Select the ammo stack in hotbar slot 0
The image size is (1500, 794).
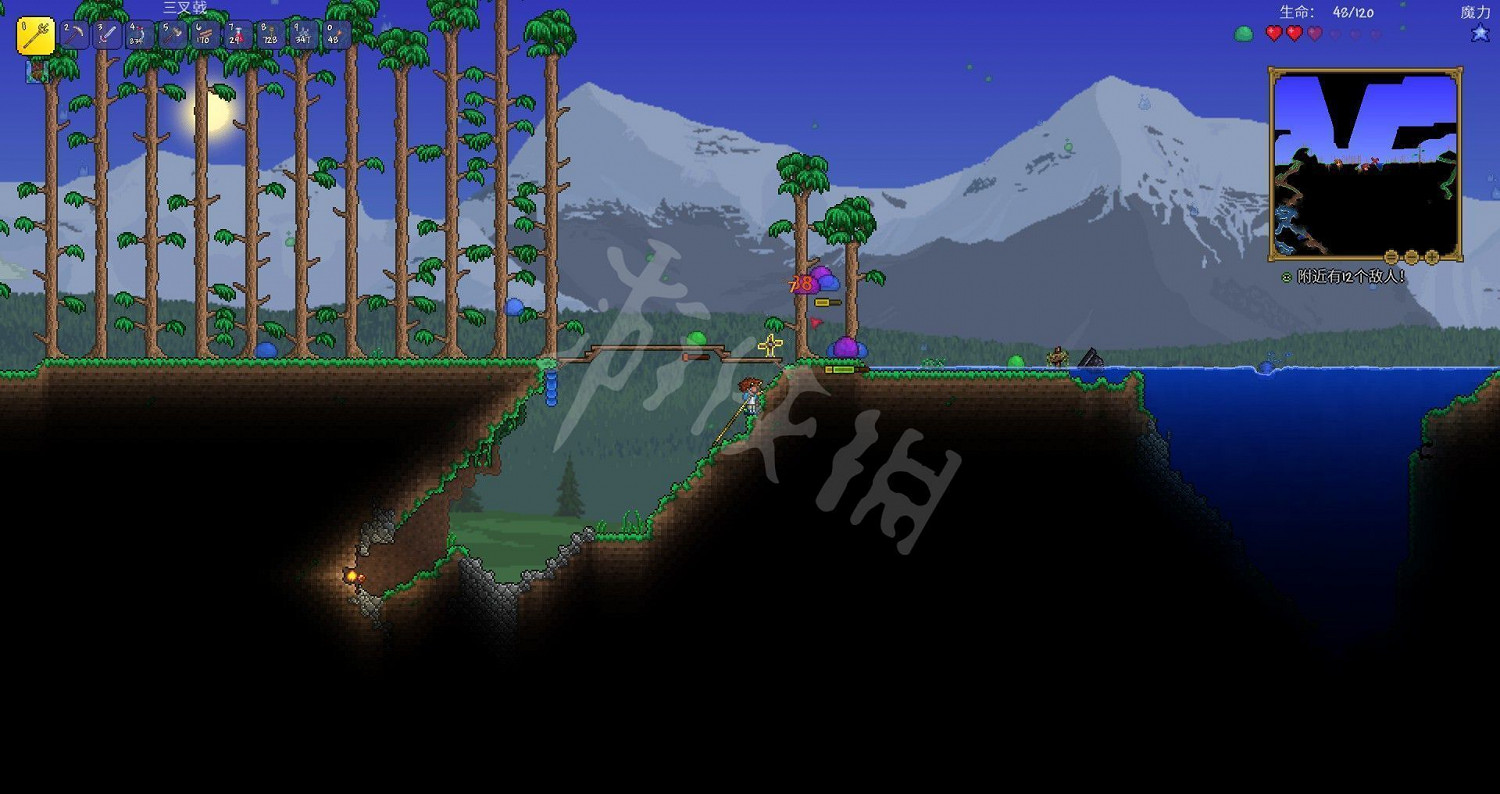[336, 33]
